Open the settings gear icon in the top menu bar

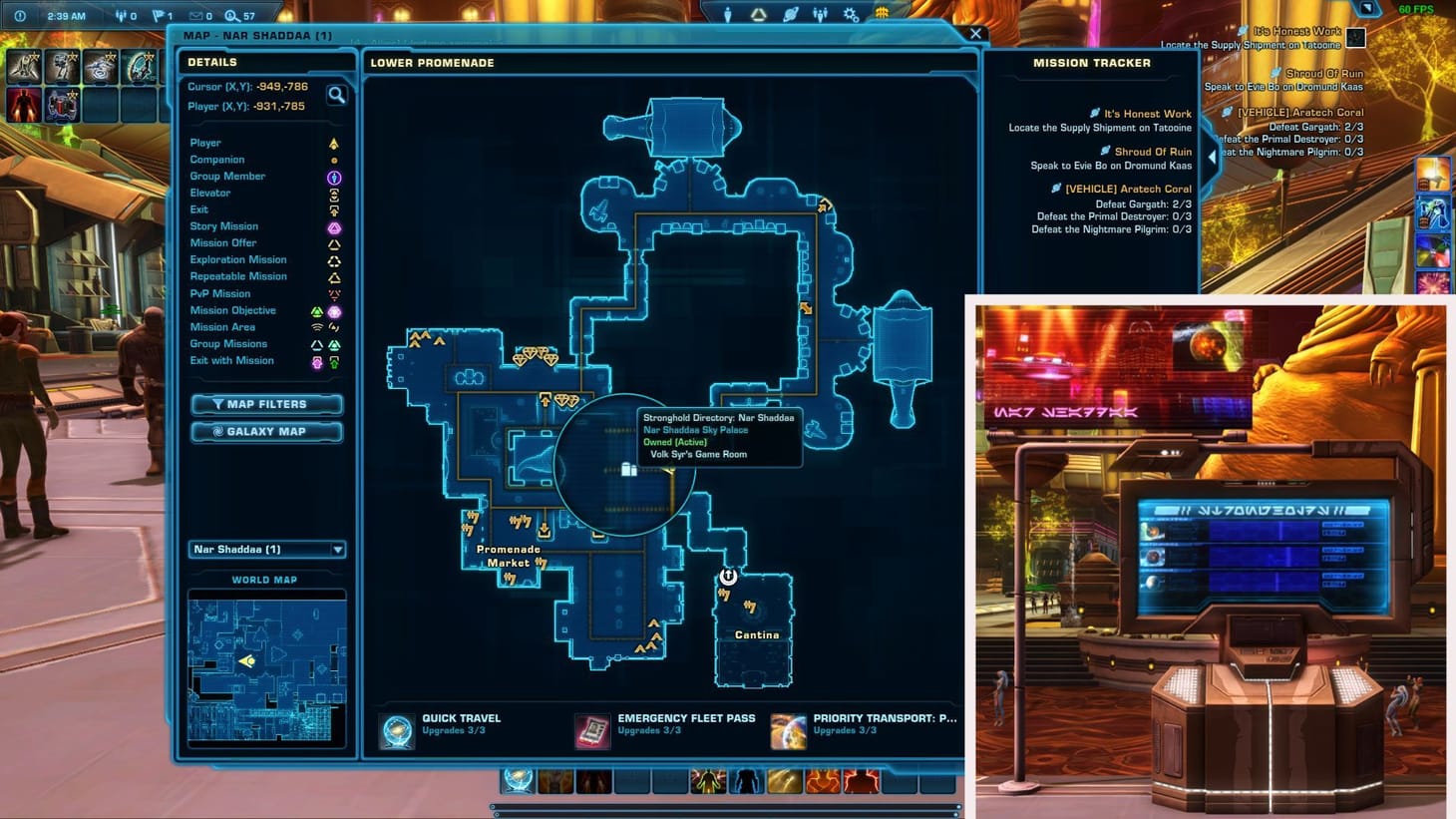pyautogui.click(x=850, y=13)
